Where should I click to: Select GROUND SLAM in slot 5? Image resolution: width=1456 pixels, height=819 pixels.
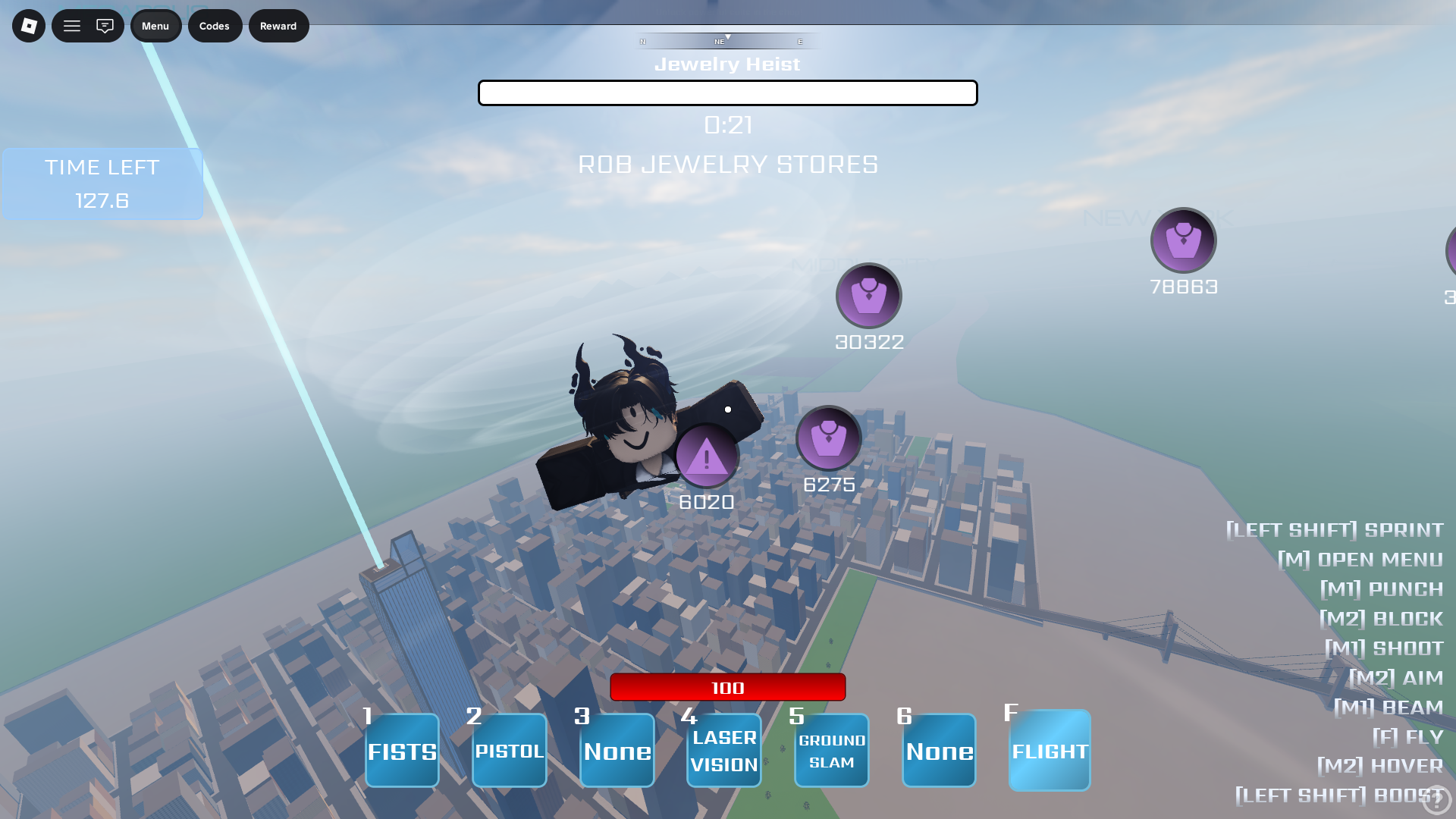coord(831,750)
